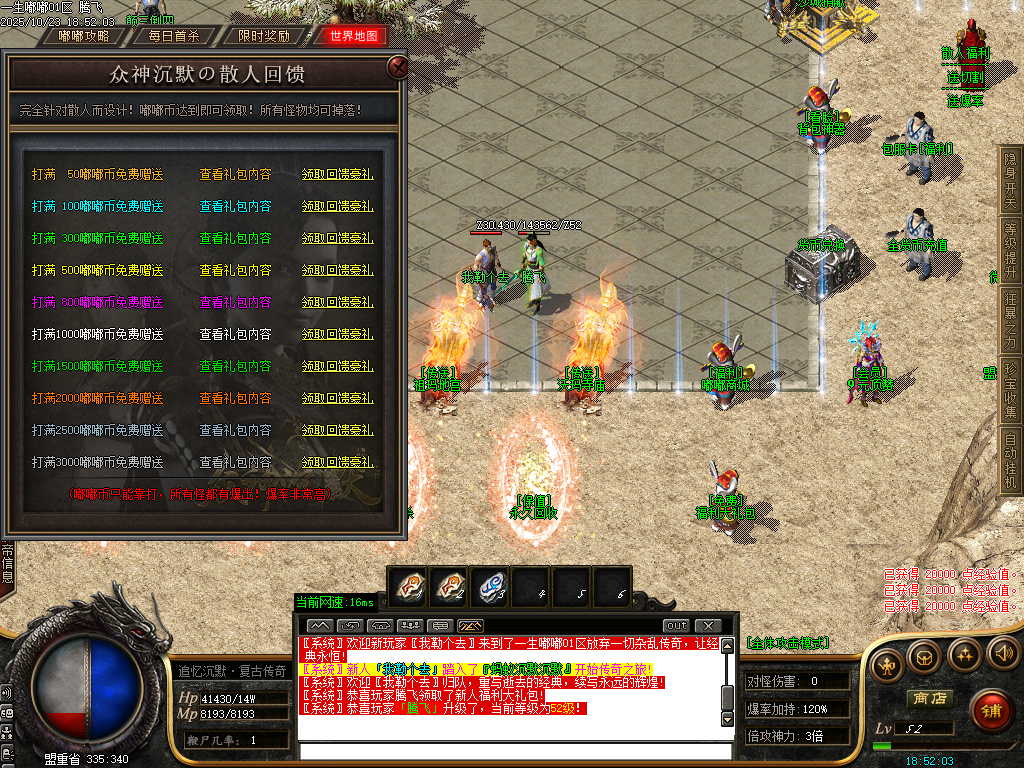The width and height of the screenshot is (1024, 768).
Task: Use the blue rune stone in hotbar slot 3
Action: point(492,587)
